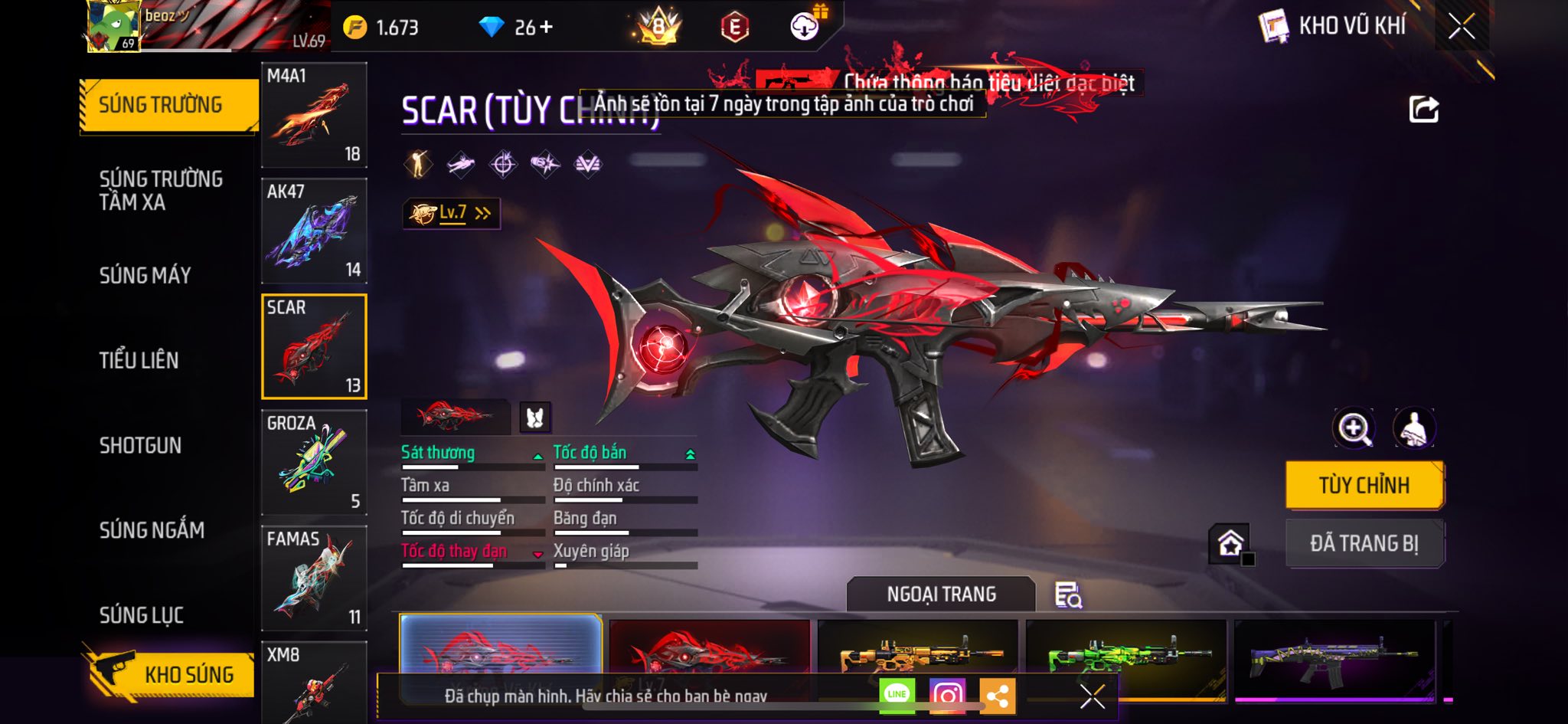Share screenshot to Instagram
Screen dimensions: 1568x724
[947, 696]
